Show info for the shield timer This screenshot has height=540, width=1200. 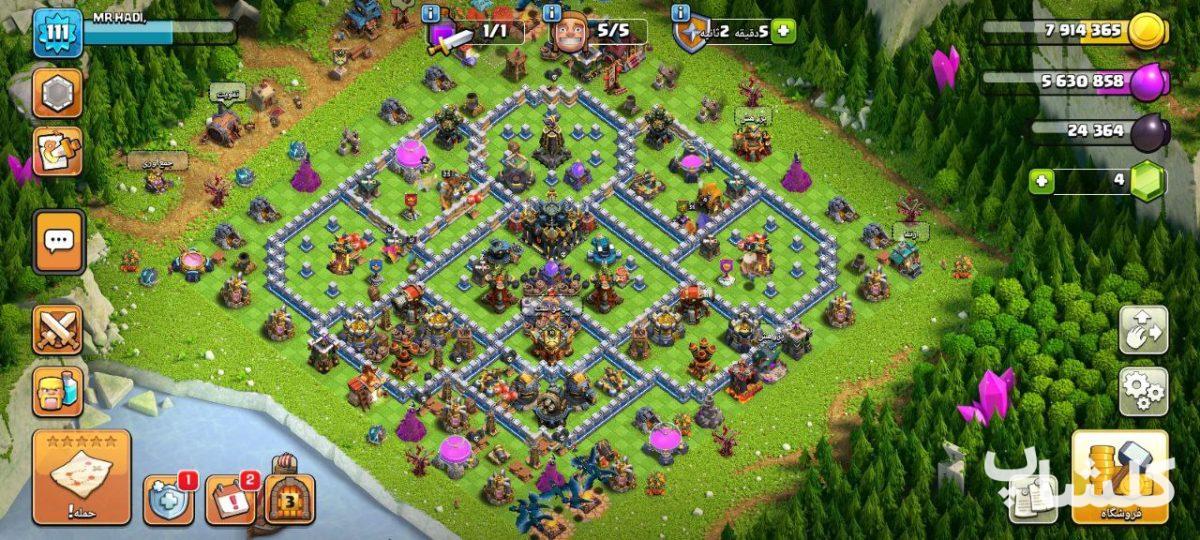coord(681,13)
